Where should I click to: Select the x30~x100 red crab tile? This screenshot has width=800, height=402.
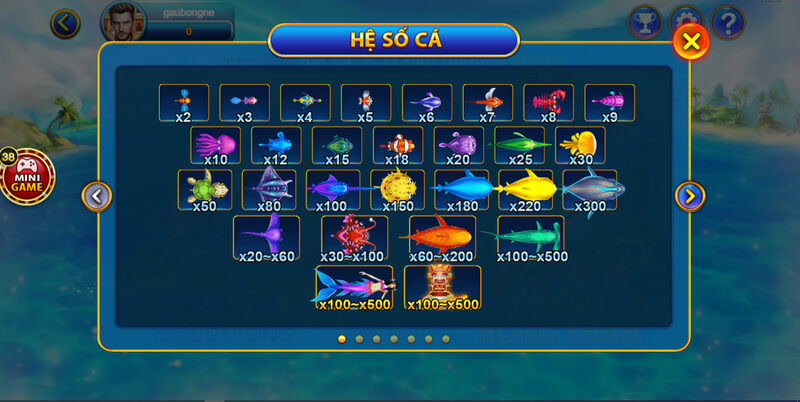click(x=354, y=238)
